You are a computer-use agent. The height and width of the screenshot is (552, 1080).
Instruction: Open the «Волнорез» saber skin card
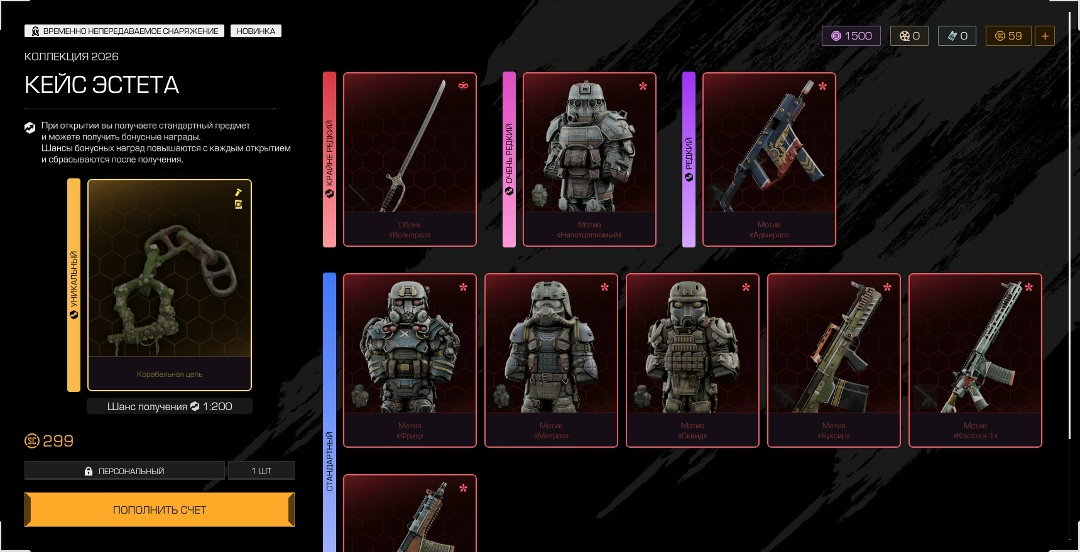410,159
